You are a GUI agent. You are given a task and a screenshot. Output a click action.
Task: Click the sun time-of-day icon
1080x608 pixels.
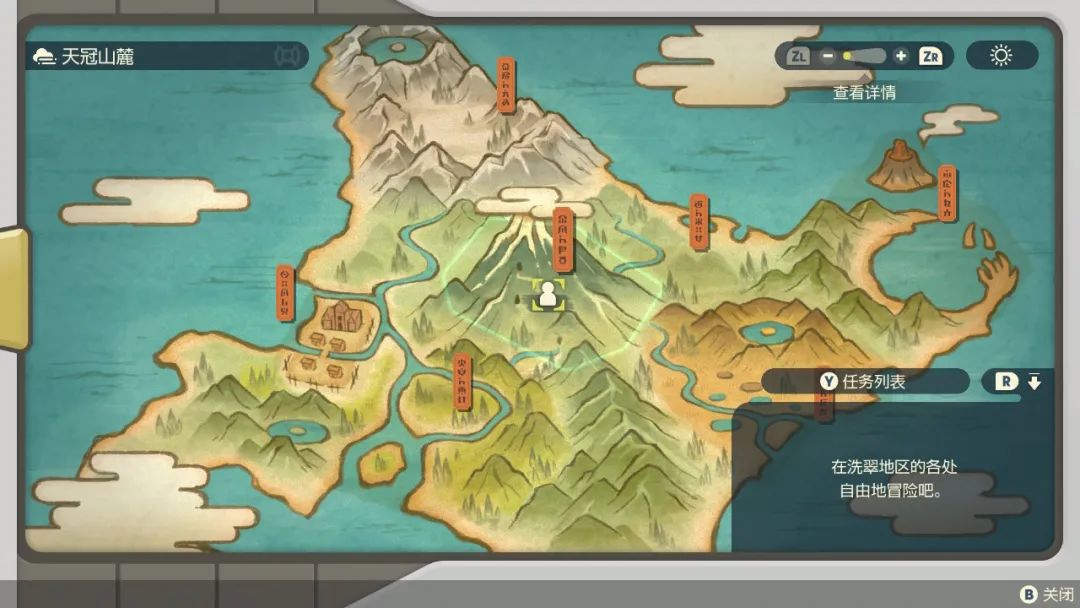point(1001,56)
